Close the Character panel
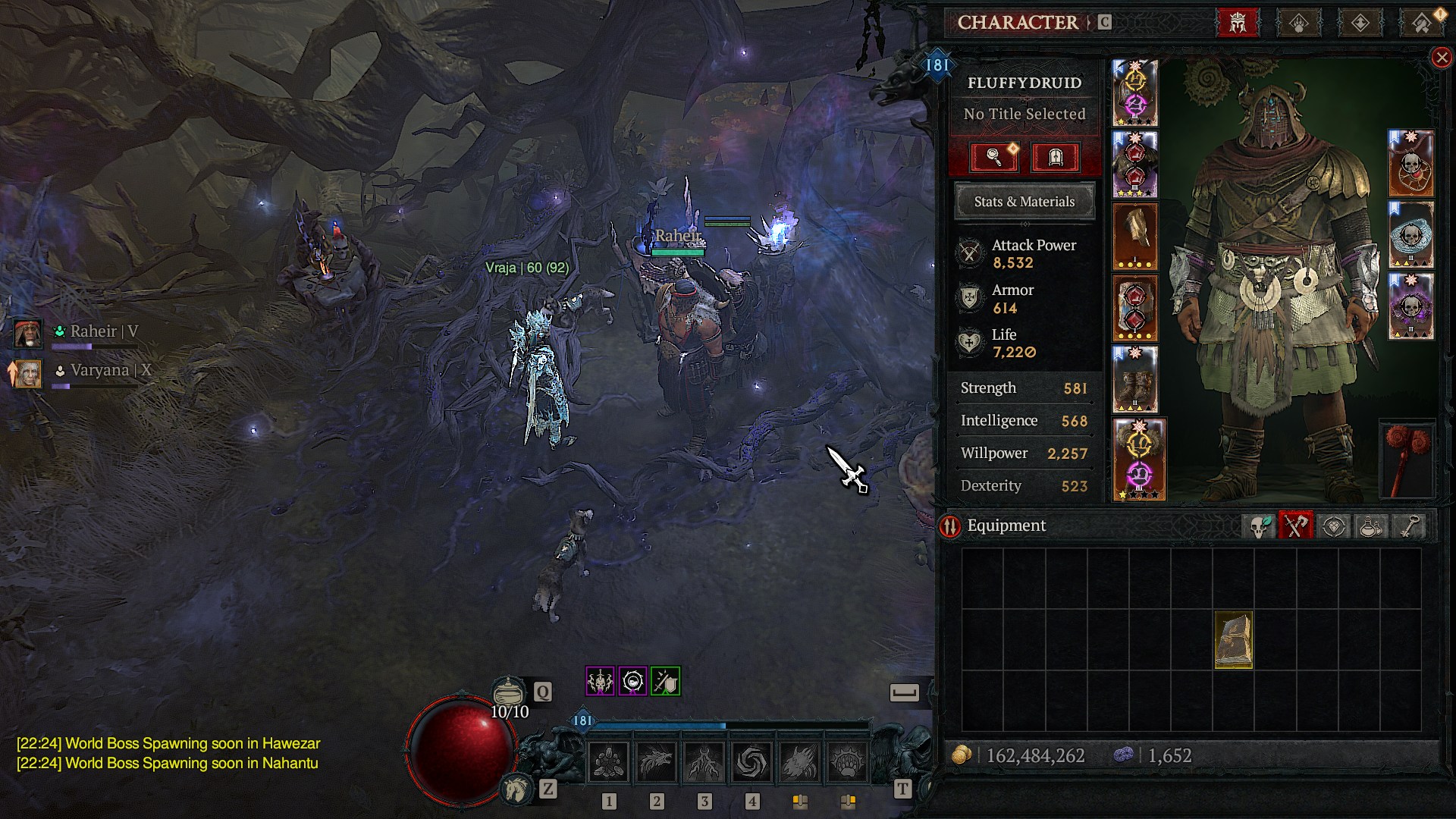This screenshot has height=819, width=1456. (1441, 58)
